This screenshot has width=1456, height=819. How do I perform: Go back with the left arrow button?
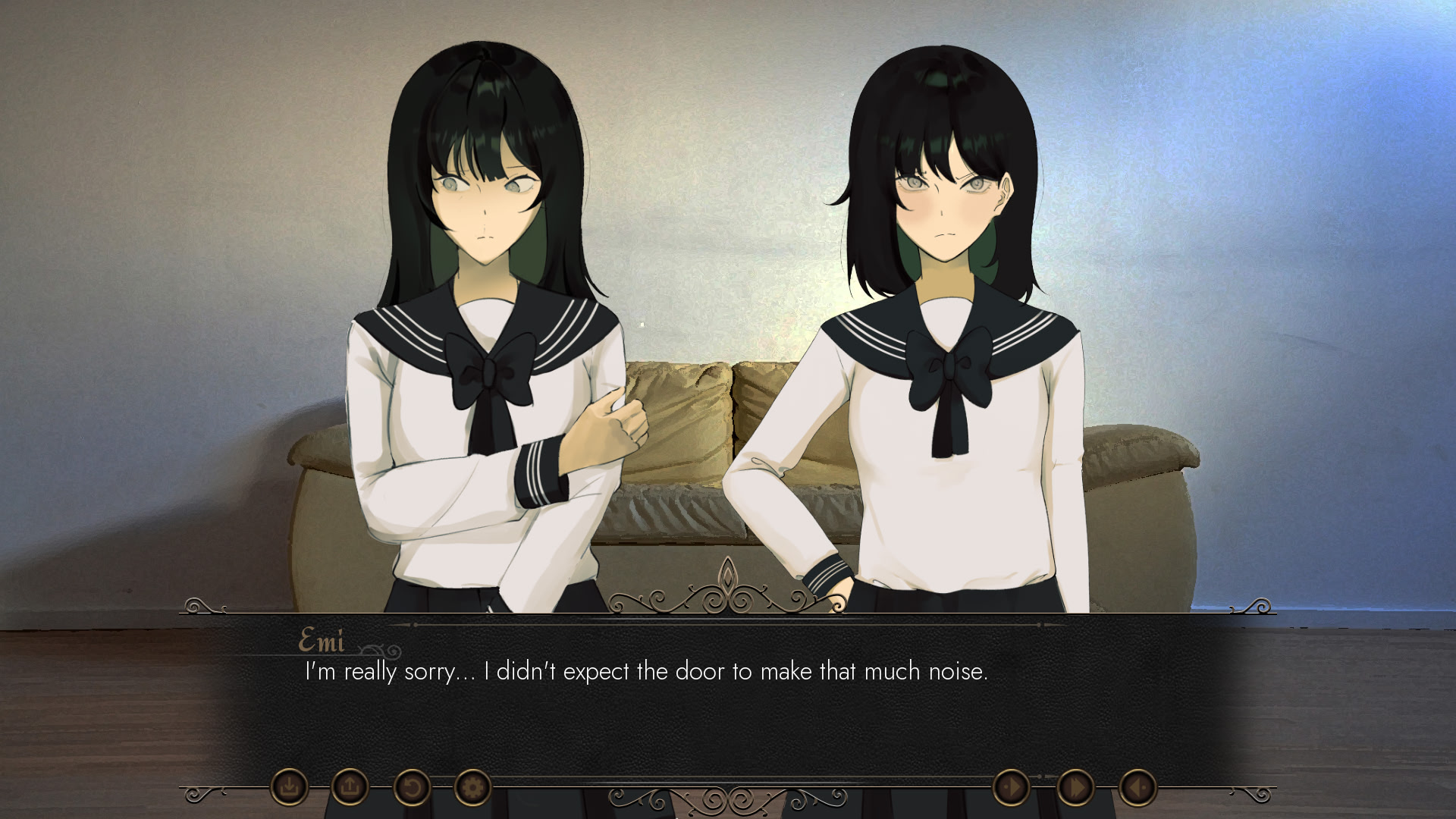tap(1137, 788)
